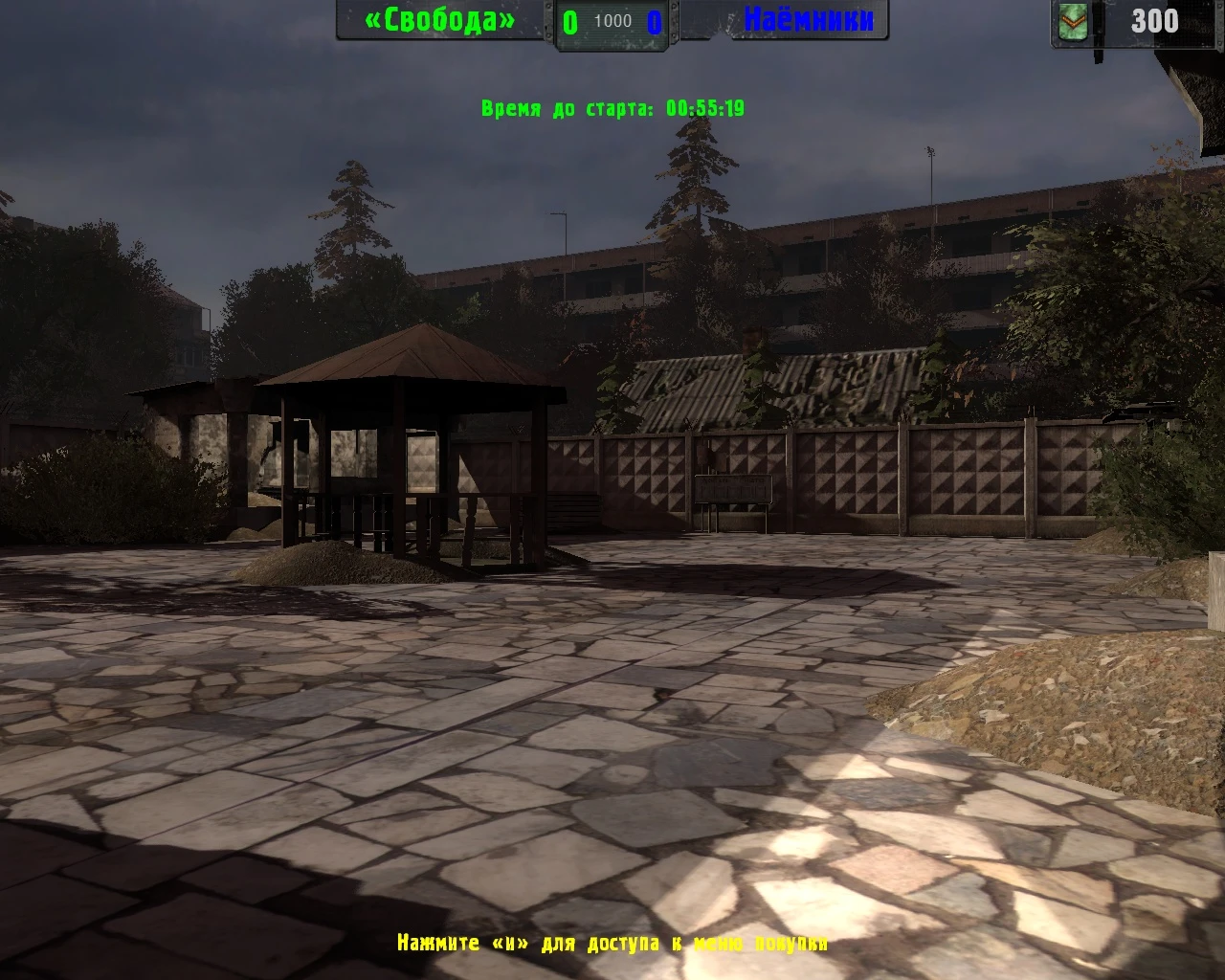Select the blue Наёмники score showing 0

pos(653,21)
